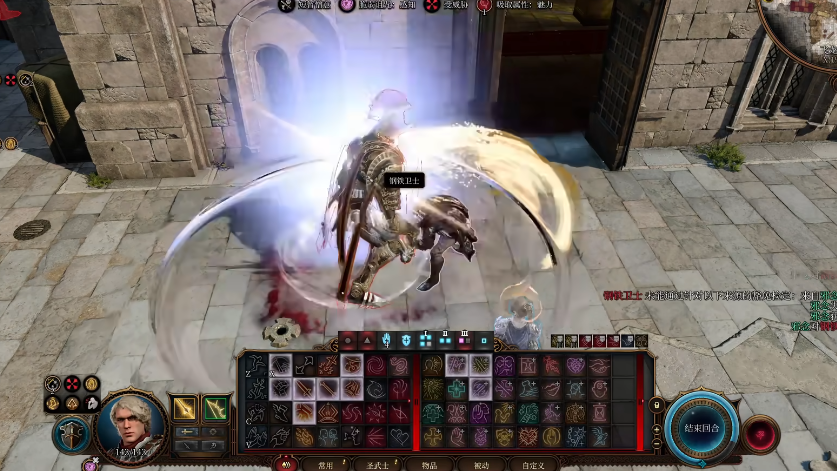Click the red round button beside end turn

click(x=762, y=436)
